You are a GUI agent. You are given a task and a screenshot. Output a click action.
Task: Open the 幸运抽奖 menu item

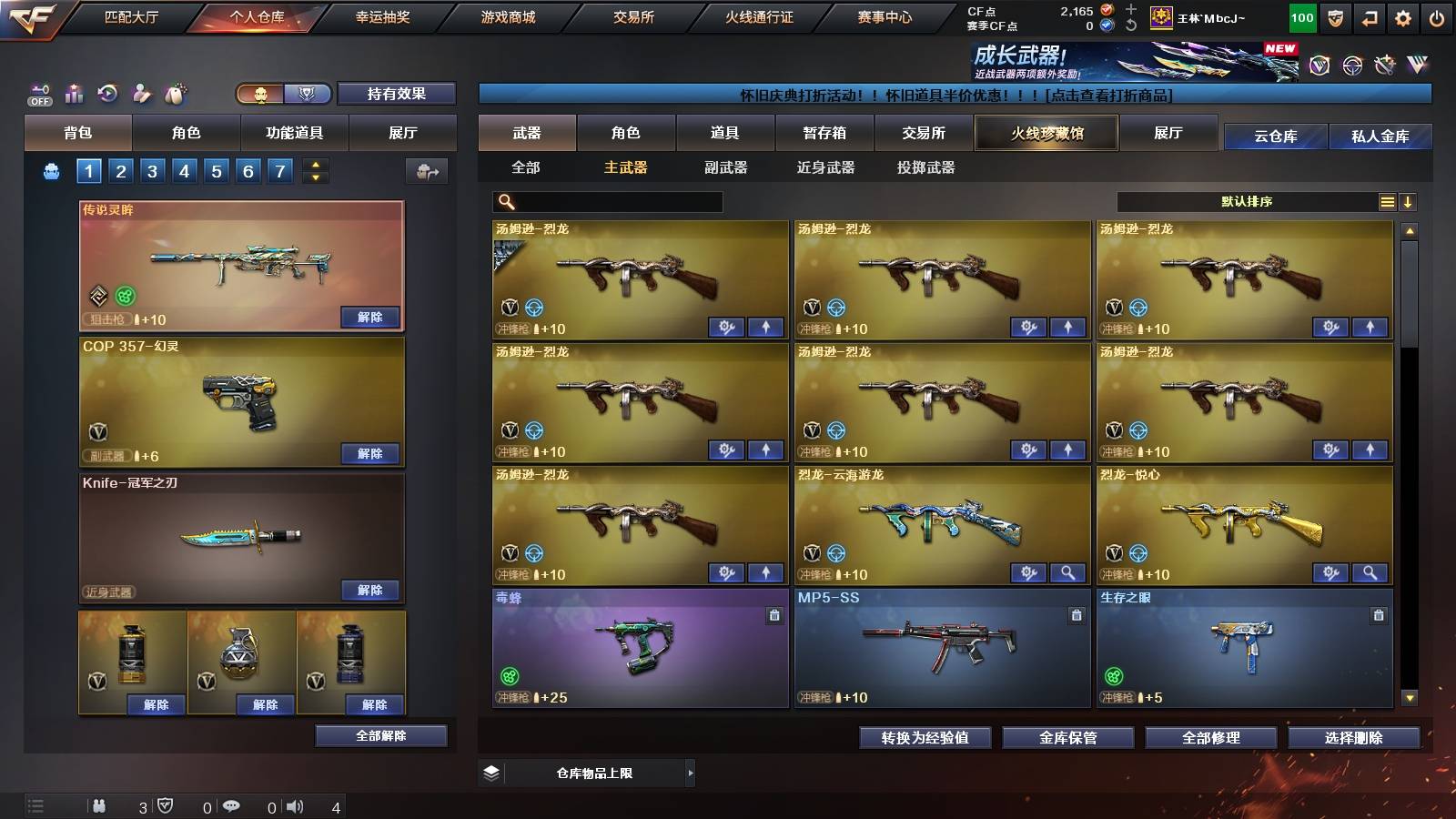383,16
